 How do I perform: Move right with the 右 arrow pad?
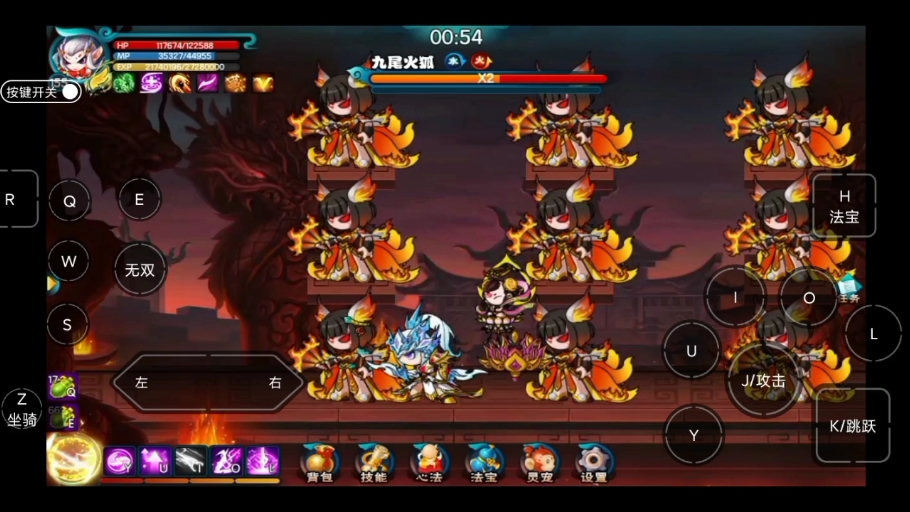275,382
